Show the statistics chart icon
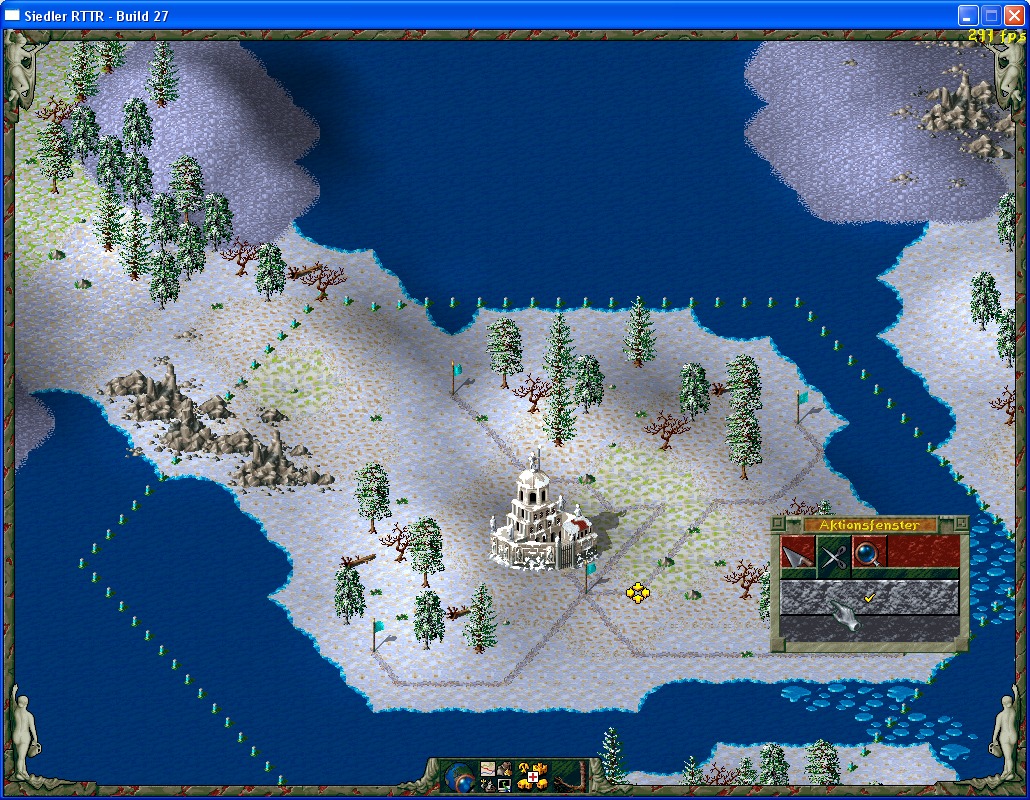Screen dimensions: 1030x800 click(488, 768)
